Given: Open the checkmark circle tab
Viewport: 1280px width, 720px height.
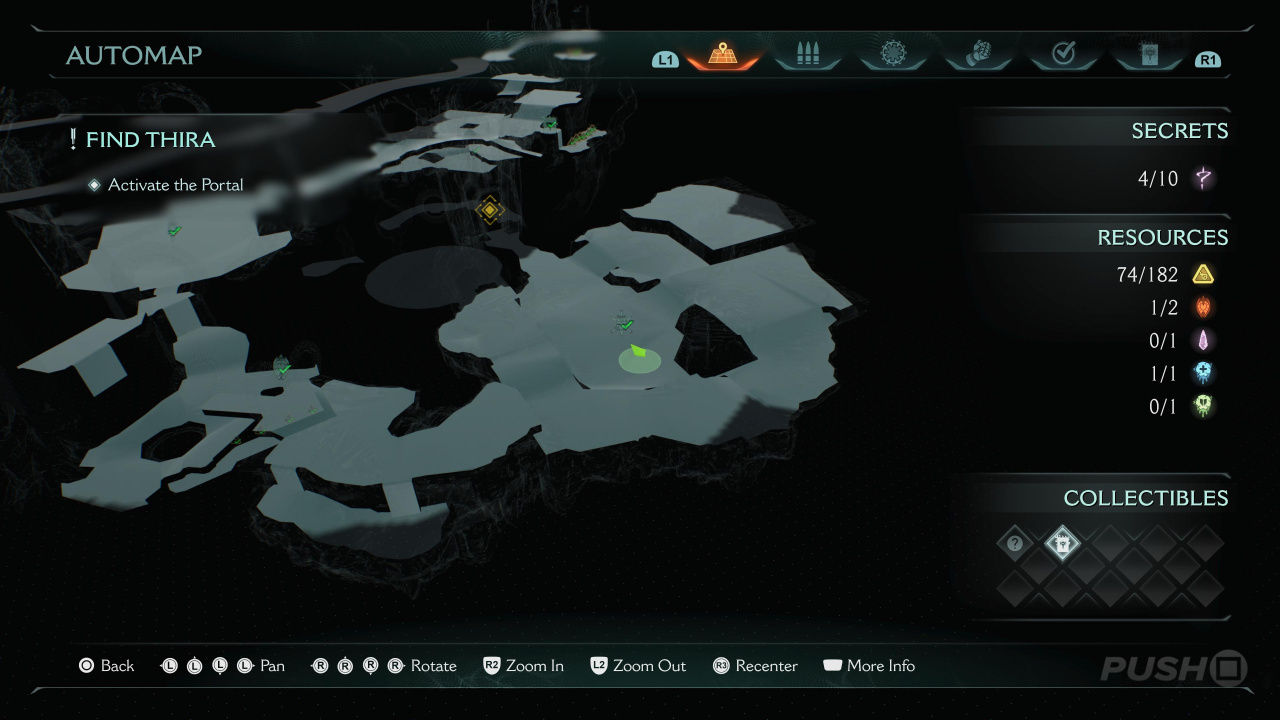Looking at the screenshot, I should 1063,55.
